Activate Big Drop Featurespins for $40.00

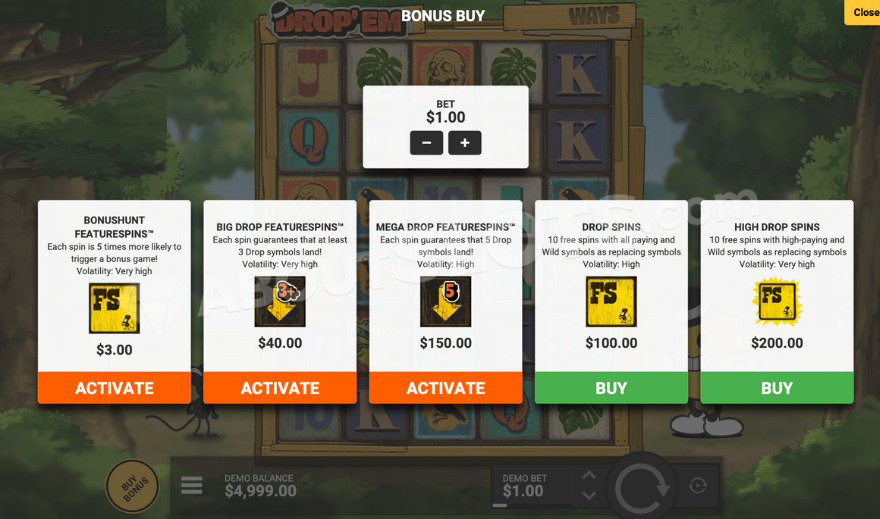pos(280,388)
